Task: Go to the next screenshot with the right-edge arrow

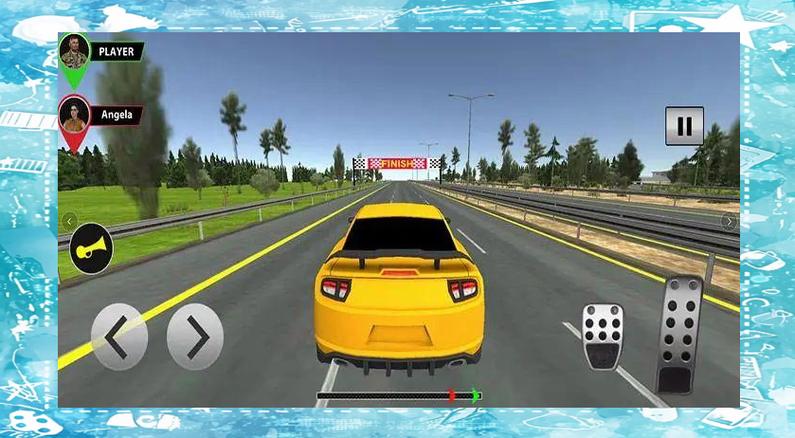Action: (729, 221)
